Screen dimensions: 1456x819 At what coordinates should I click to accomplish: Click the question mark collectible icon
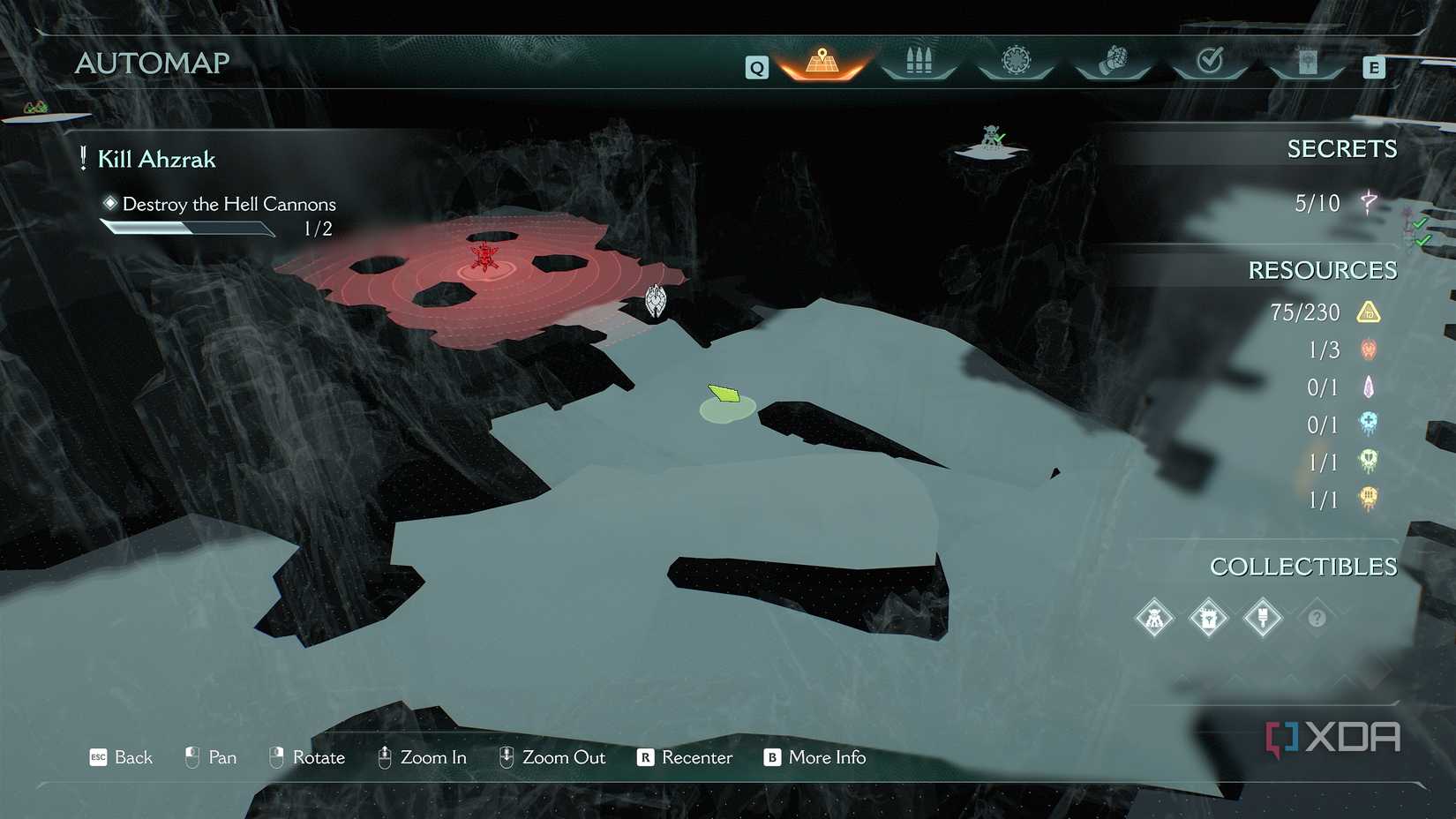(x=1317, y=618)
